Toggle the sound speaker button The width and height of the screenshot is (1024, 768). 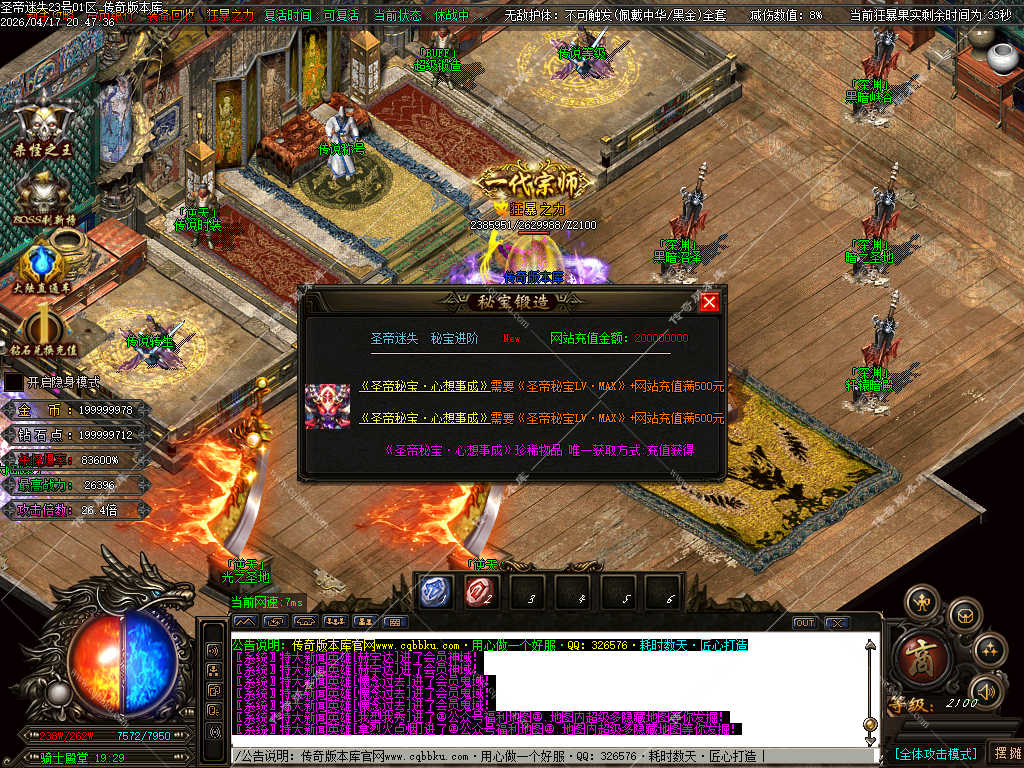(987, 690)
